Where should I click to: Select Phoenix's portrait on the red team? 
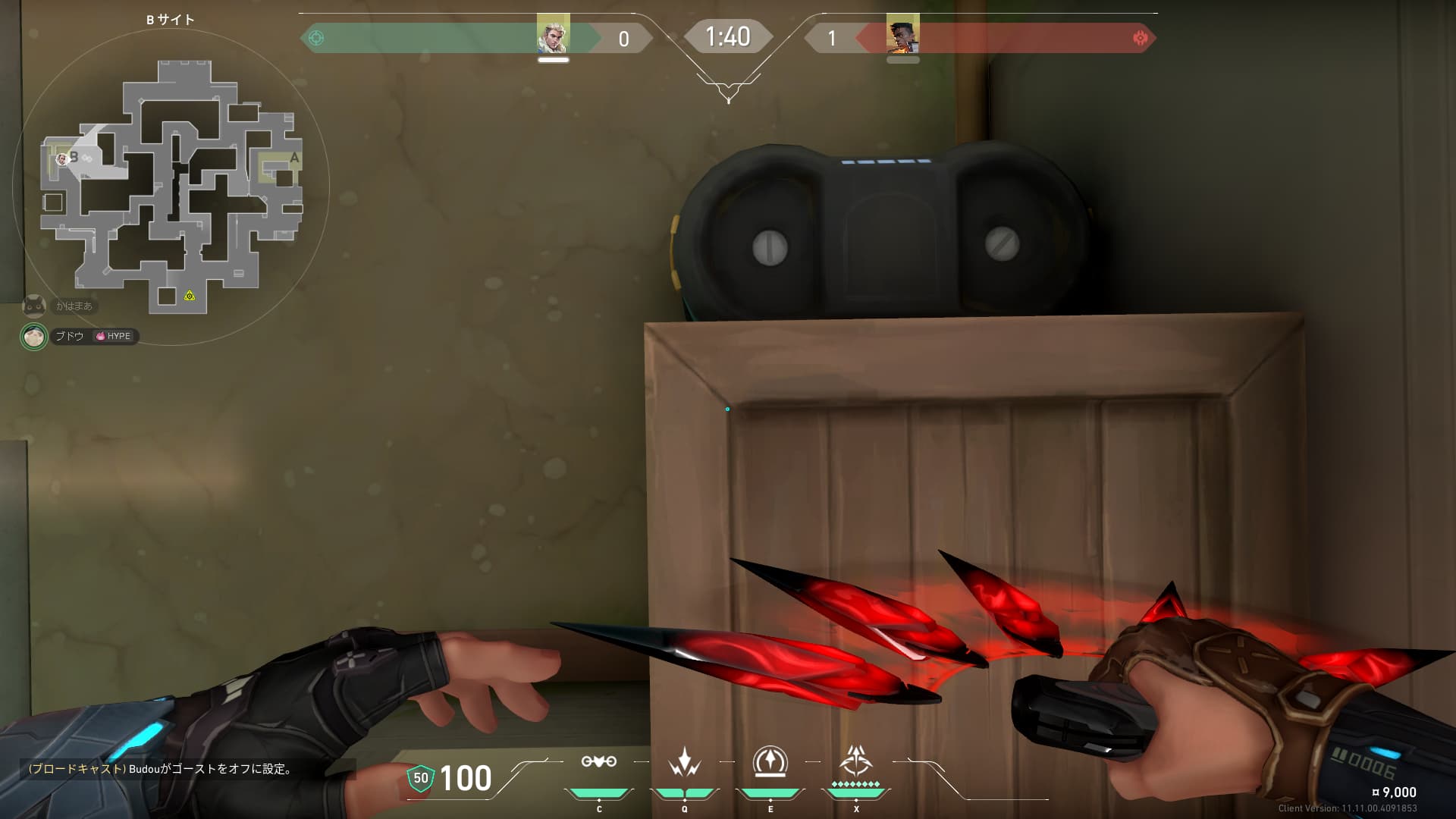coord(902,33)
